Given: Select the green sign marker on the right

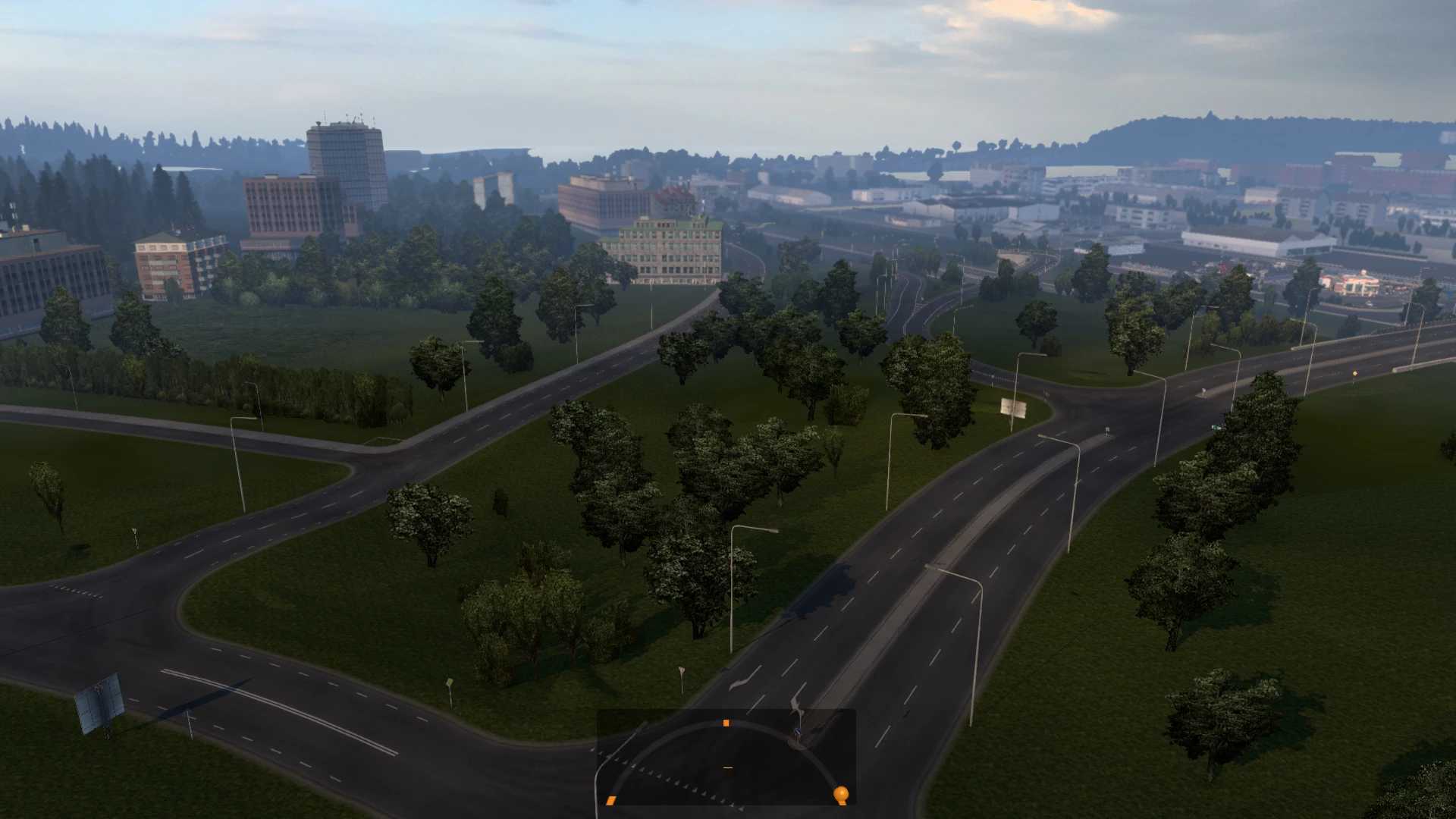Looking at the screenshot, I should (1218, 427).
